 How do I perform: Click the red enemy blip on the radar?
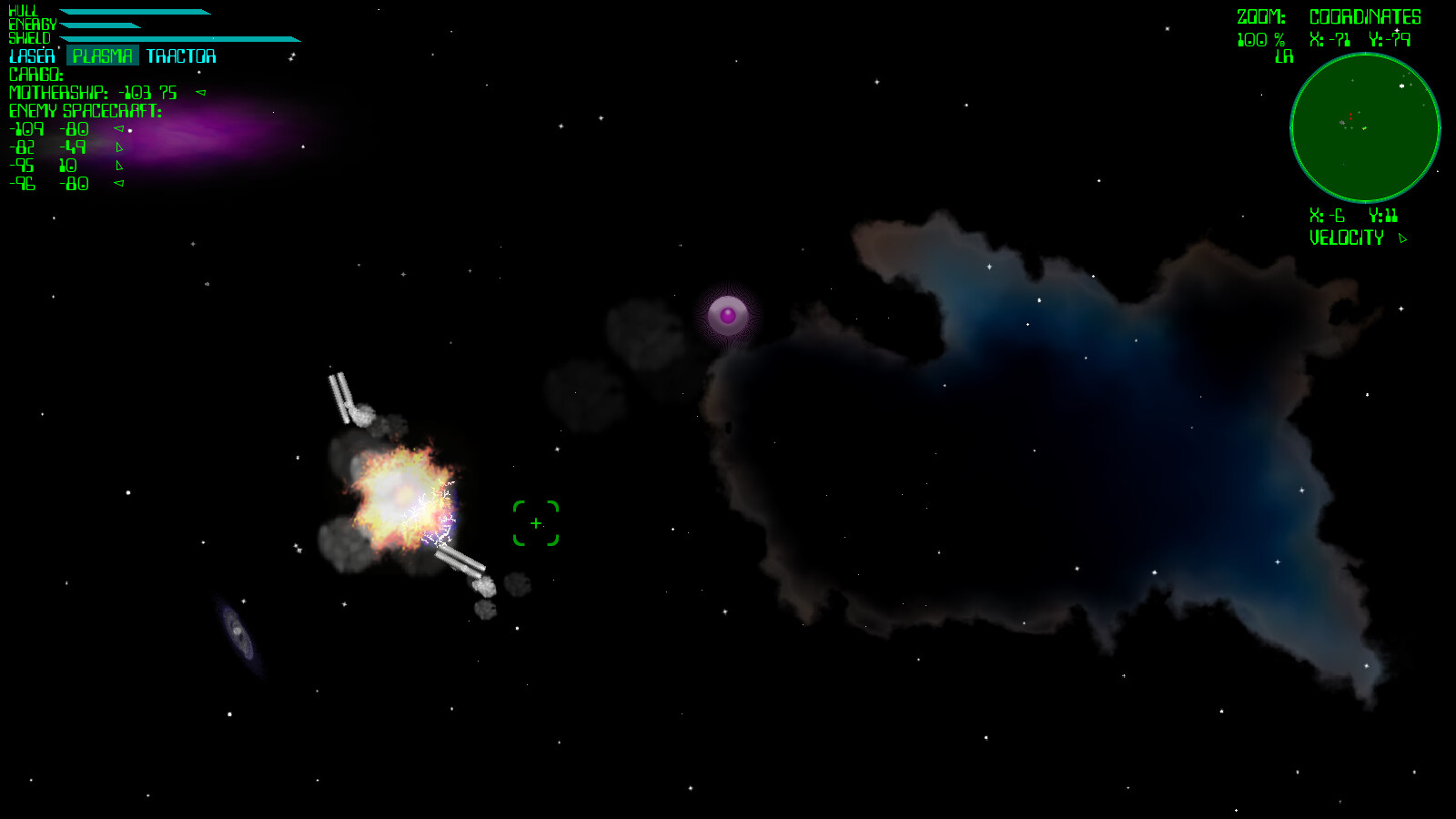click(x=1351, y=114)
